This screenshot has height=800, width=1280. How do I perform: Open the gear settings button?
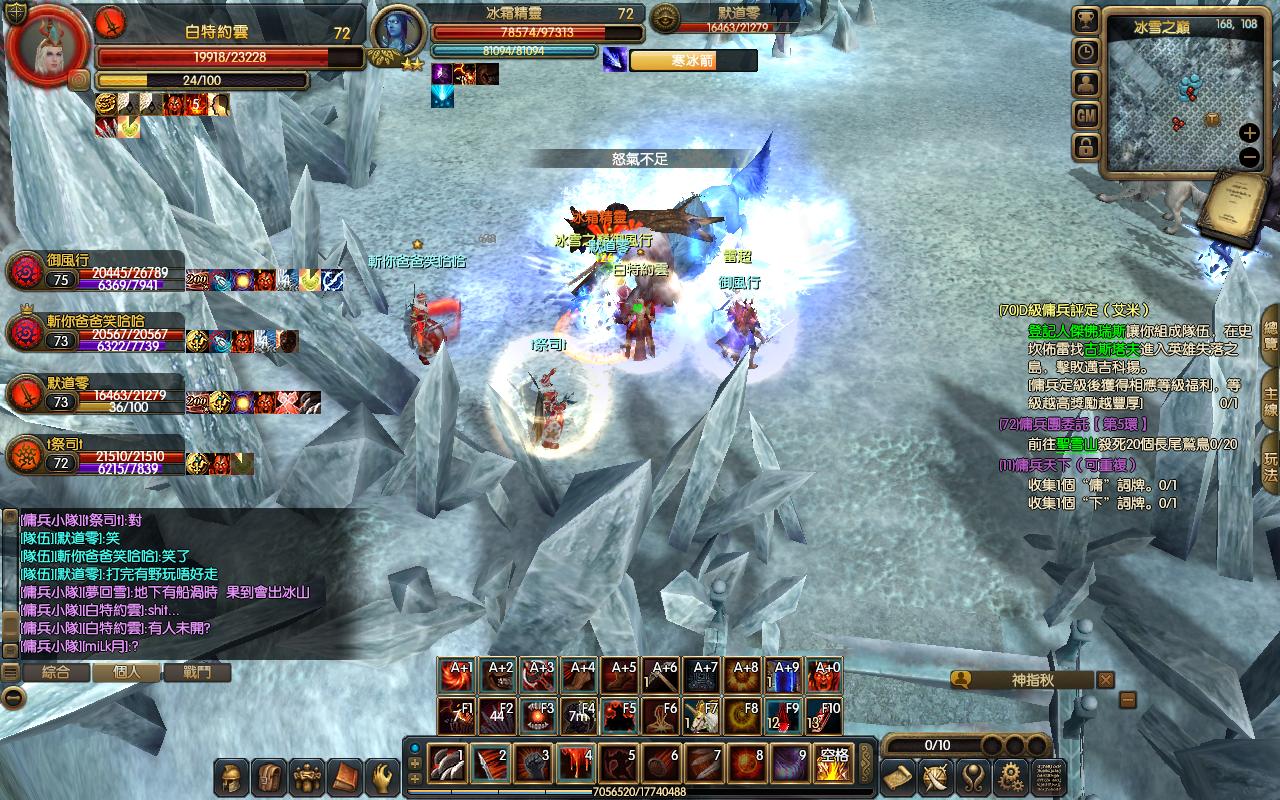[x=1010, y=777]
